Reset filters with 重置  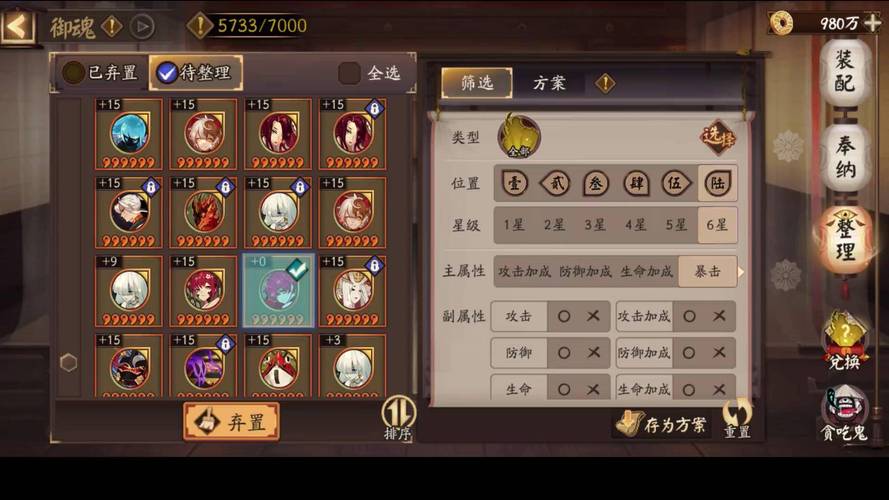click(x=737, y=420)
